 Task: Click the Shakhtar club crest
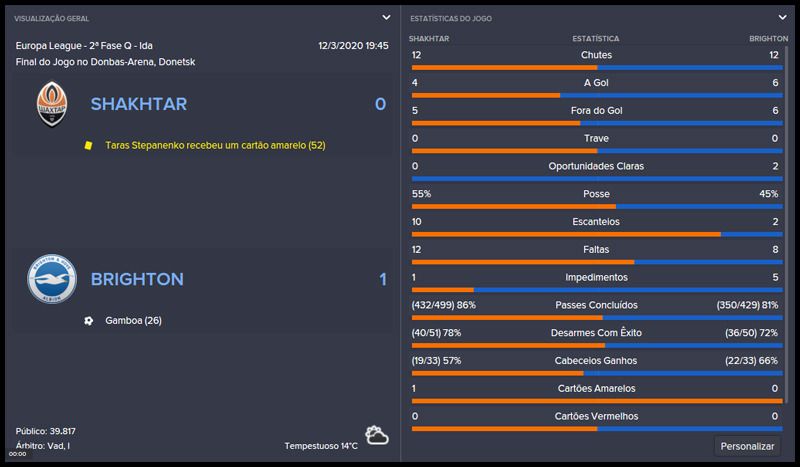51,104
